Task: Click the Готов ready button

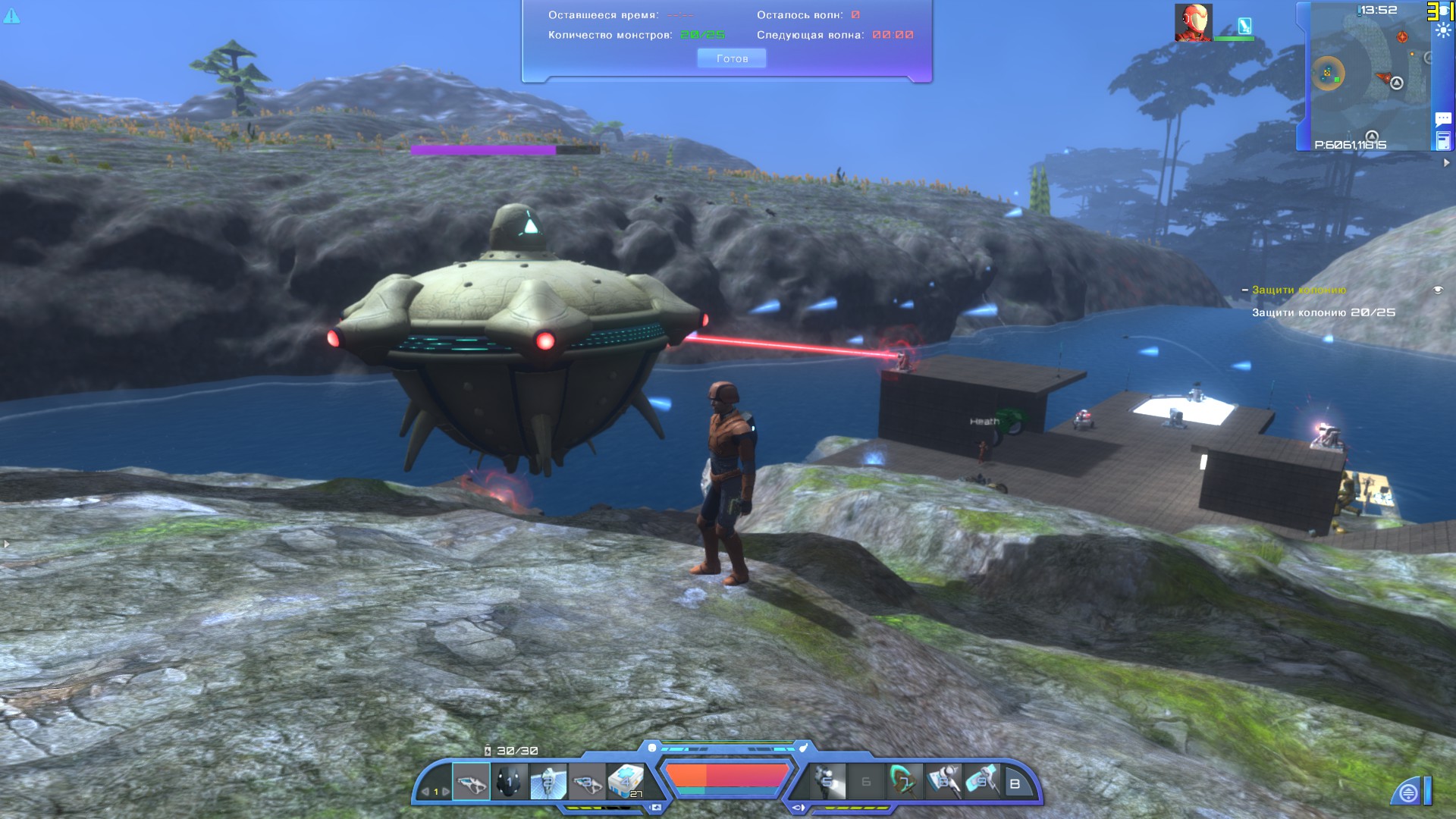Action: point(731,58)
